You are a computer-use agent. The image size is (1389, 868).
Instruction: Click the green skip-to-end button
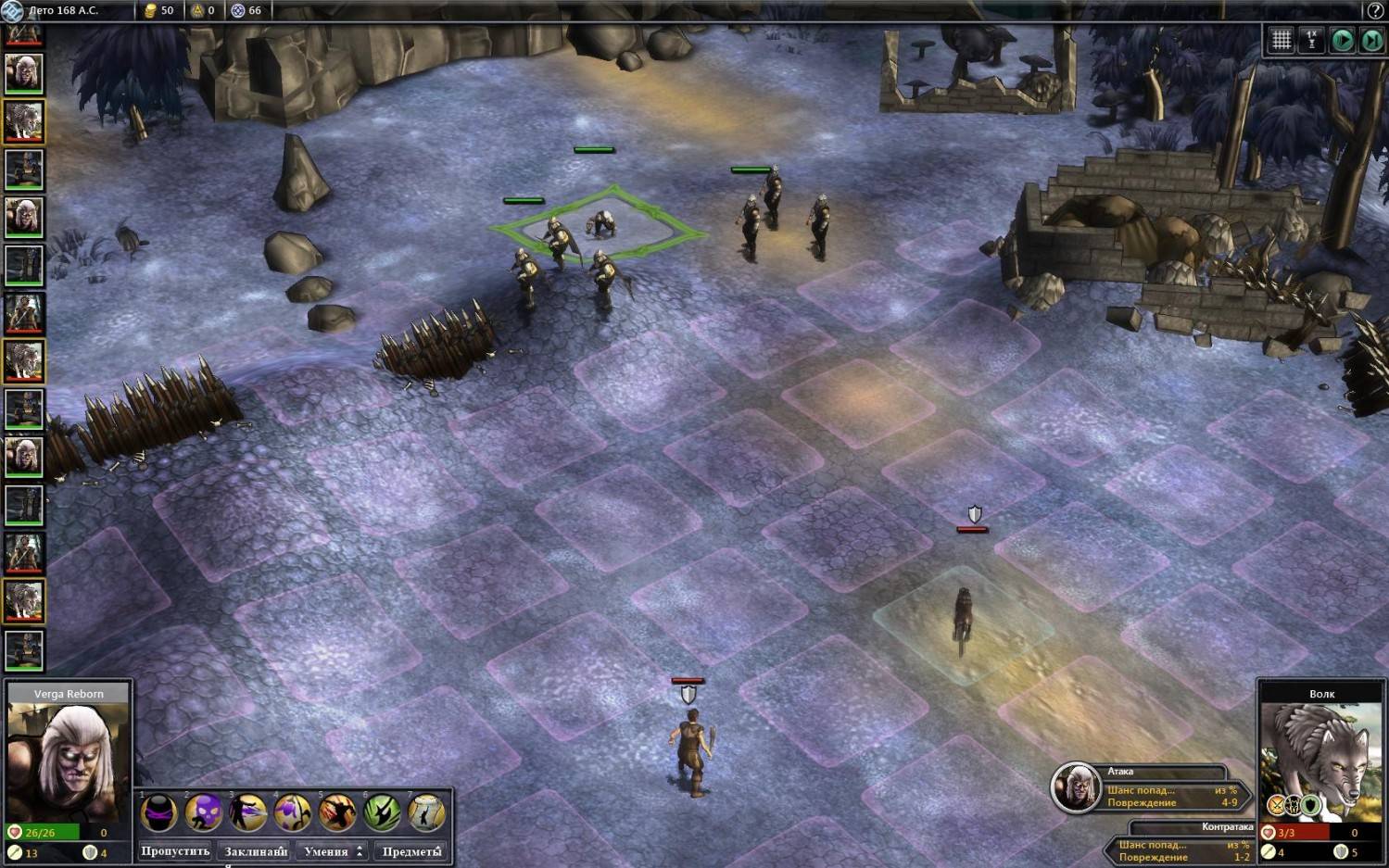coord(1371,40)
